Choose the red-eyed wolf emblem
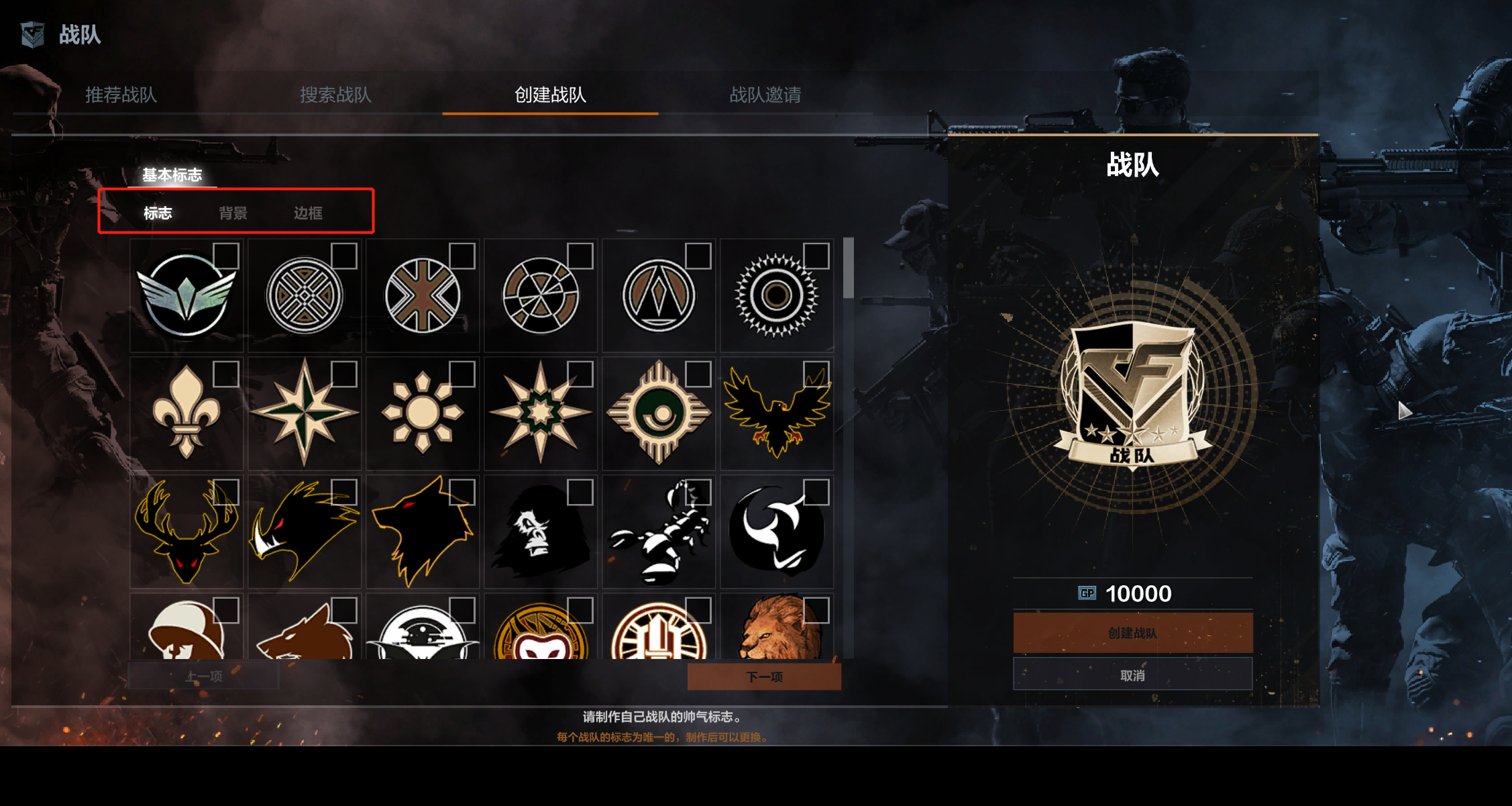Screen dimensions: 1512x806 [x=423, y=532]
